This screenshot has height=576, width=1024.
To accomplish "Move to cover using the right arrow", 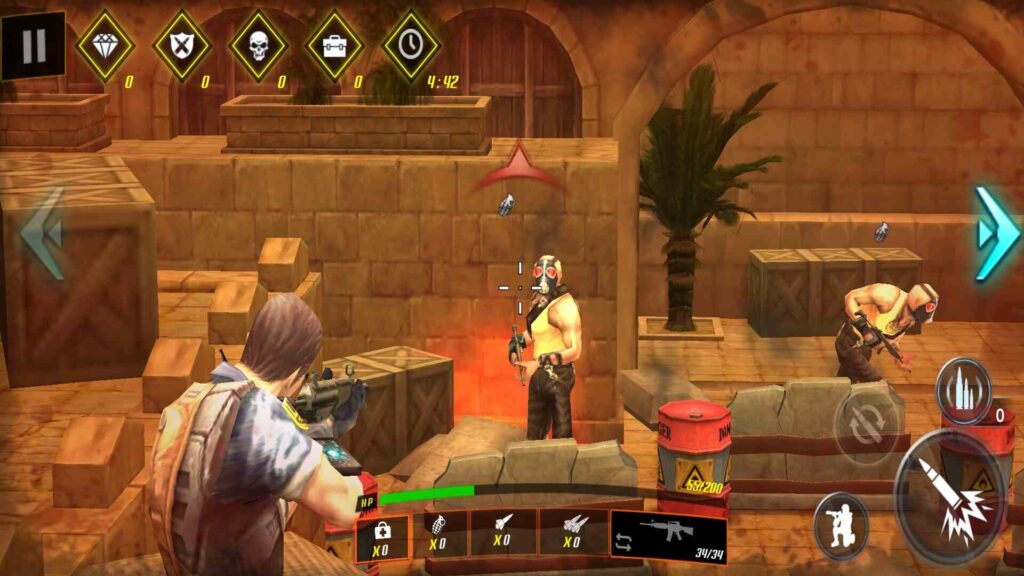I will tap(994, 233).
